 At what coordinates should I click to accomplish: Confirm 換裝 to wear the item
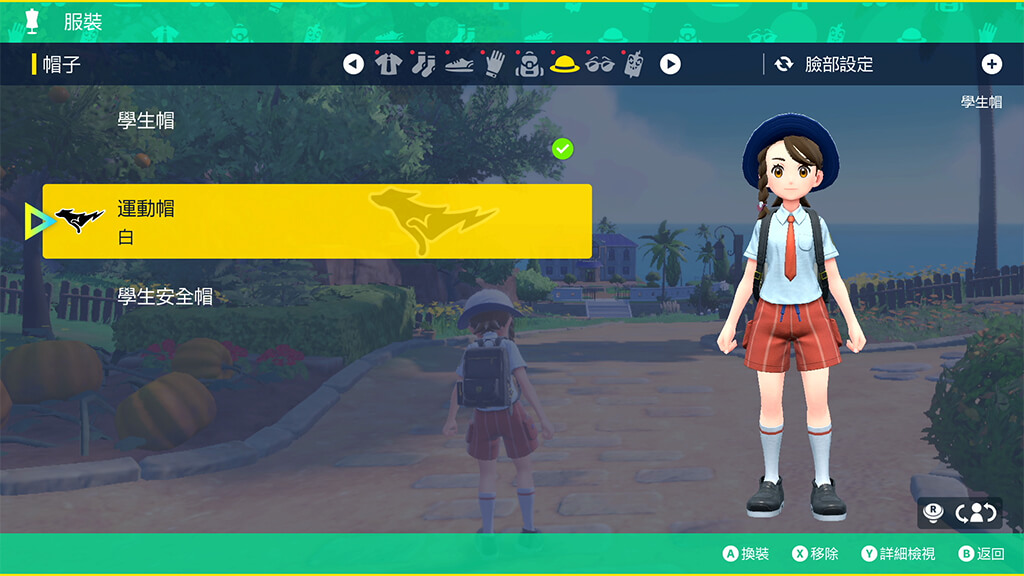(746, 554)
